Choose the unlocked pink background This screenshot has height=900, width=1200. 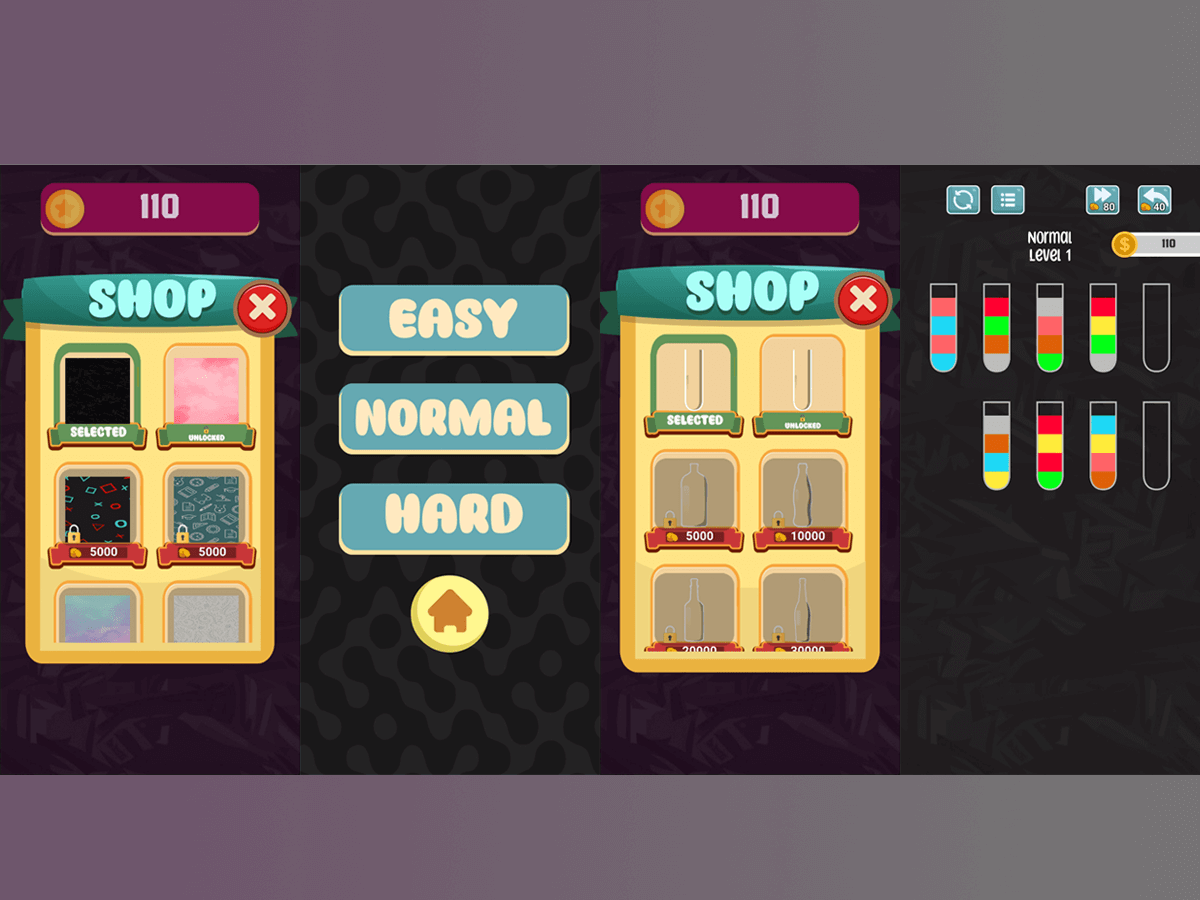tap(207, 391)
